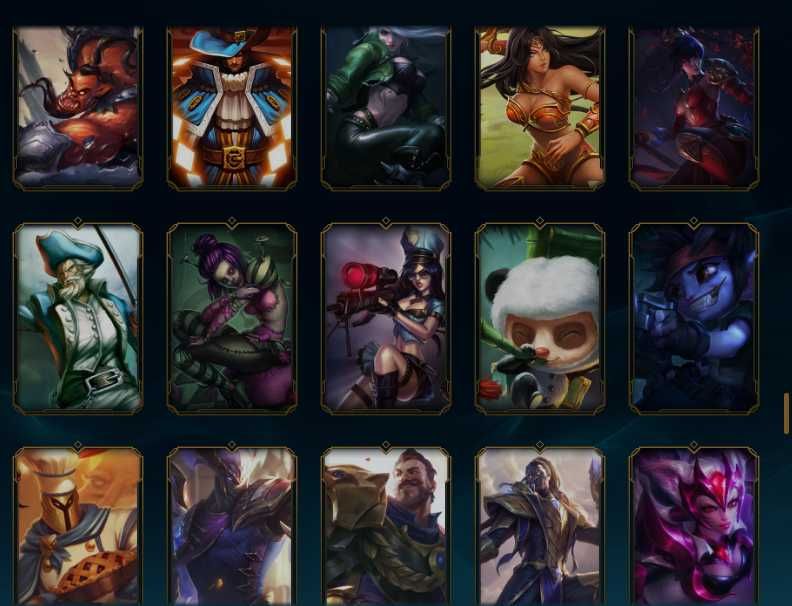Pick the bearded man with lion armor
The image size is (792, 606).
pyautogui.click(x=386, y=527)
